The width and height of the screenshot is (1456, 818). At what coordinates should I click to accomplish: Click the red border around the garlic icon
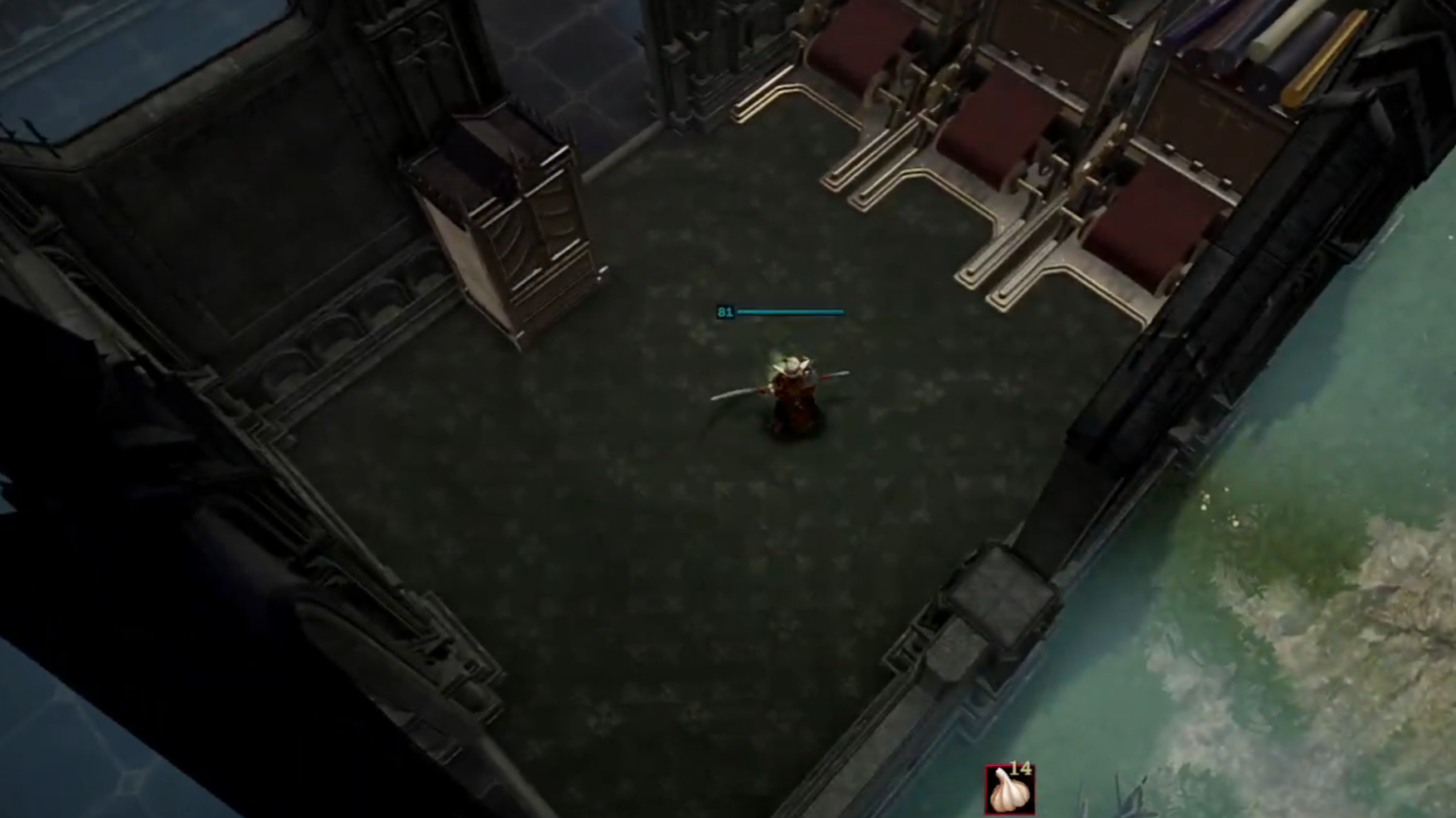(x=988, y=787)
